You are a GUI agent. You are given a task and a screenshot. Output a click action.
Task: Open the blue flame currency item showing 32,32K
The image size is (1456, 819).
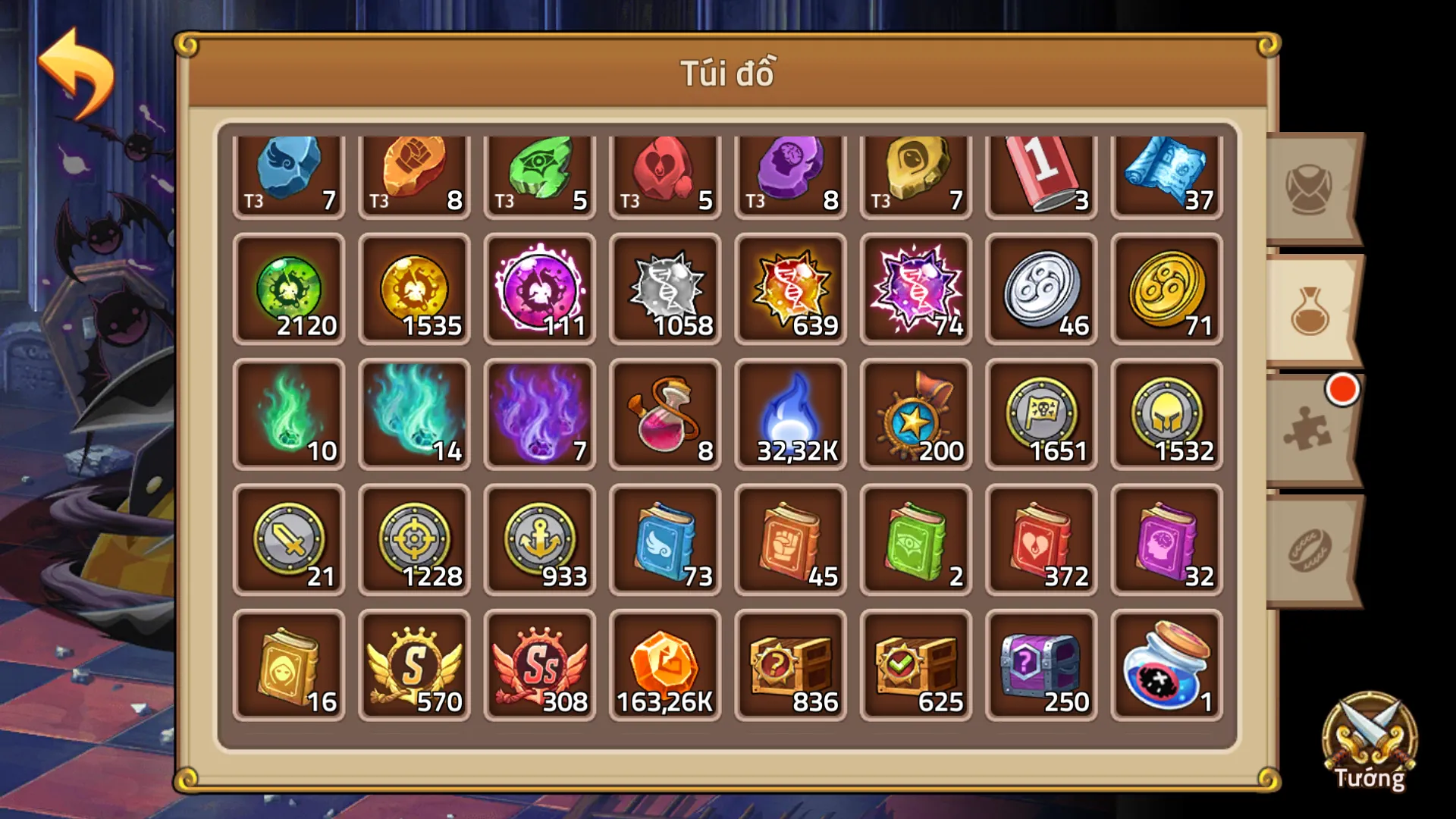coord(789,413)
